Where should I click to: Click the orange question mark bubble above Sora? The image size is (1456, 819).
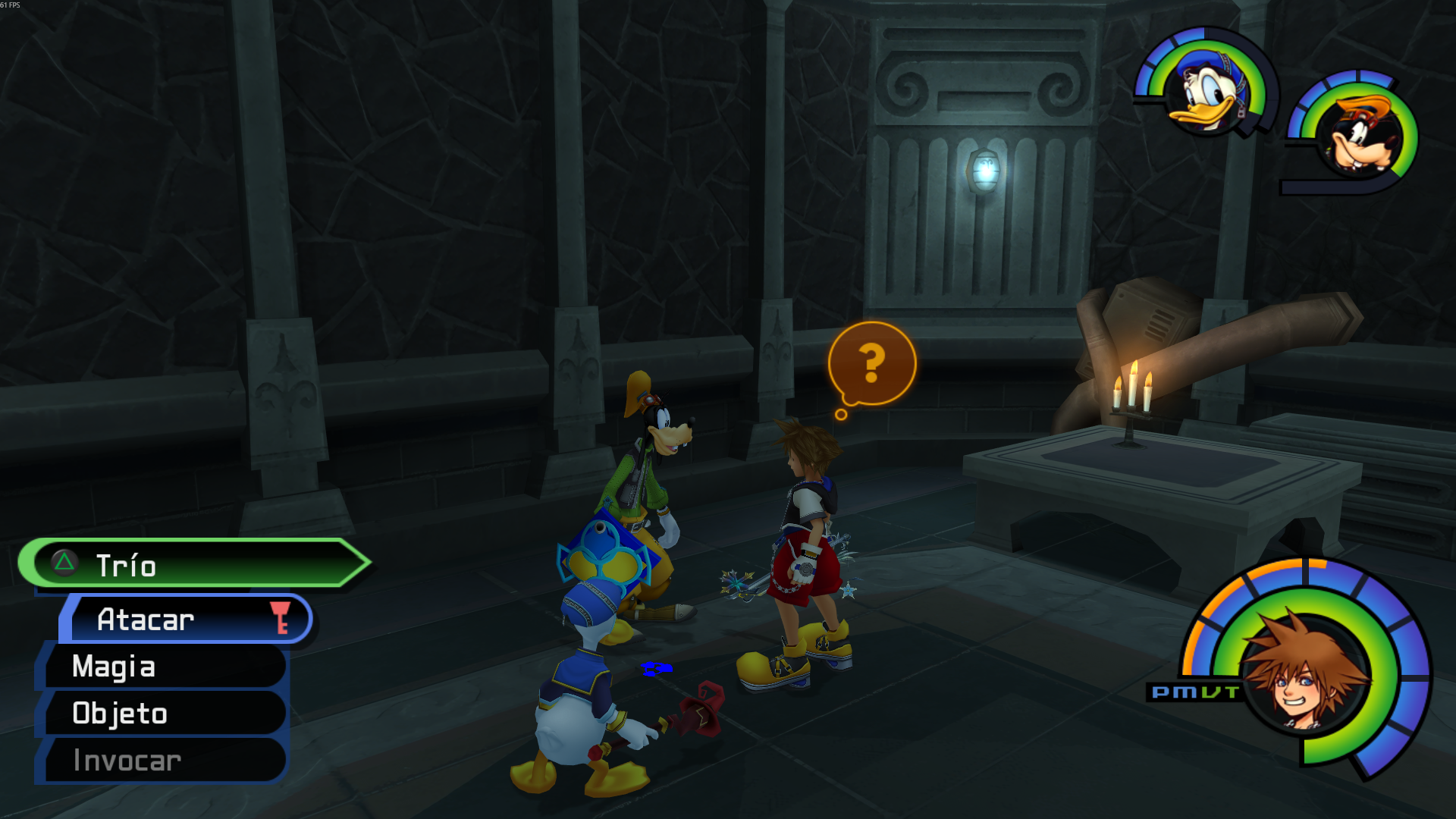point(874,364)
